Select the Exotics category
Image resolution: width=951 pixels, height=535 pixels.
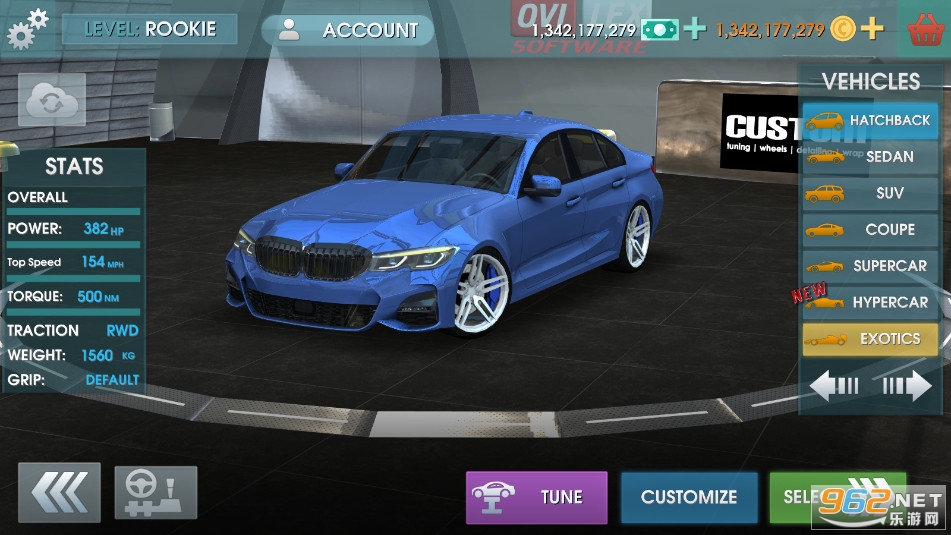point(869,339)
